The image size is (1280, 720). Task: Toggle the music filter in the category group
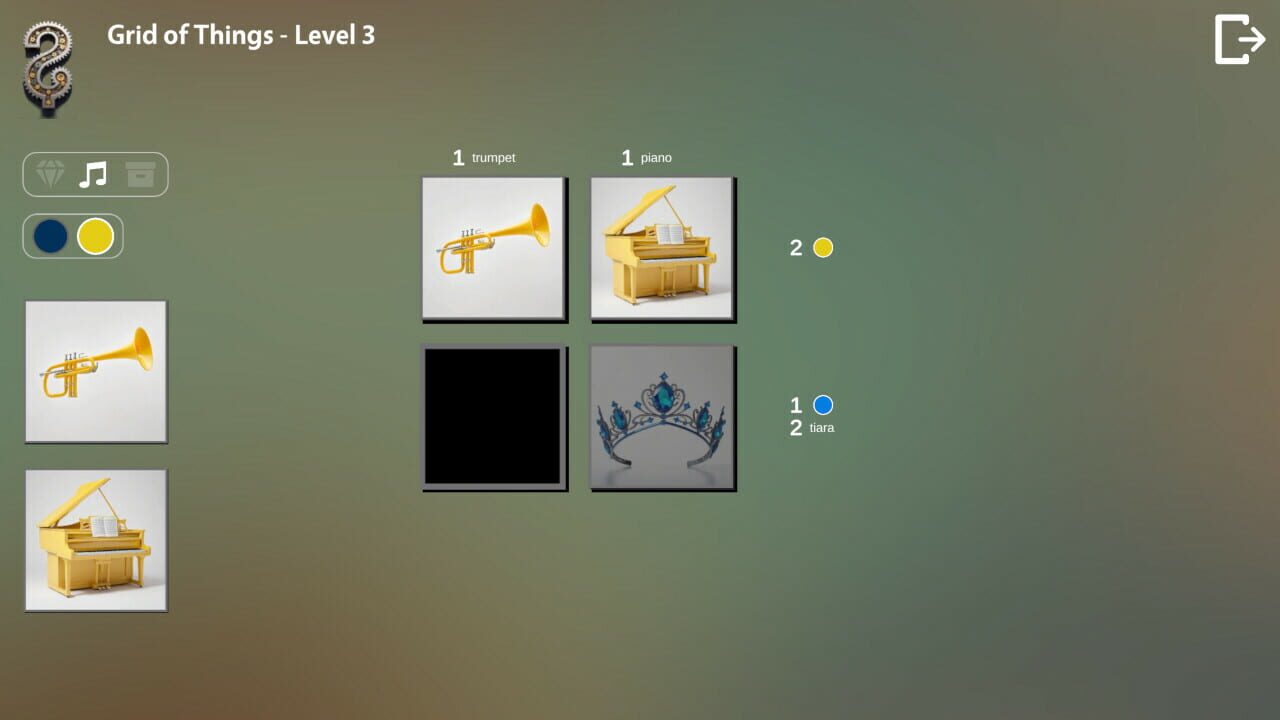[x=94, y=174]
